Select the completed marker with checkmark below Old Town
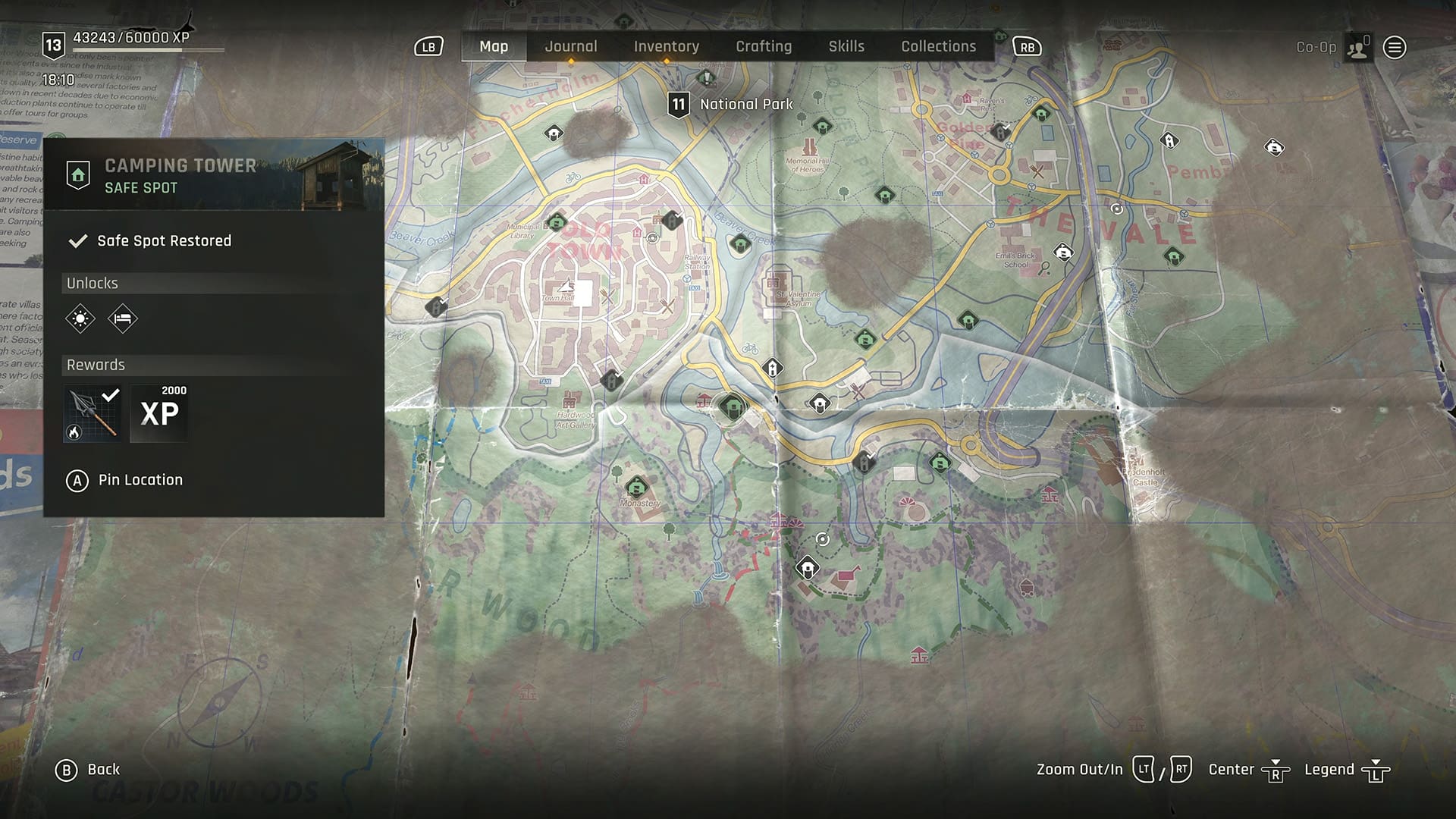1456x819 pixels. (611, 381)
